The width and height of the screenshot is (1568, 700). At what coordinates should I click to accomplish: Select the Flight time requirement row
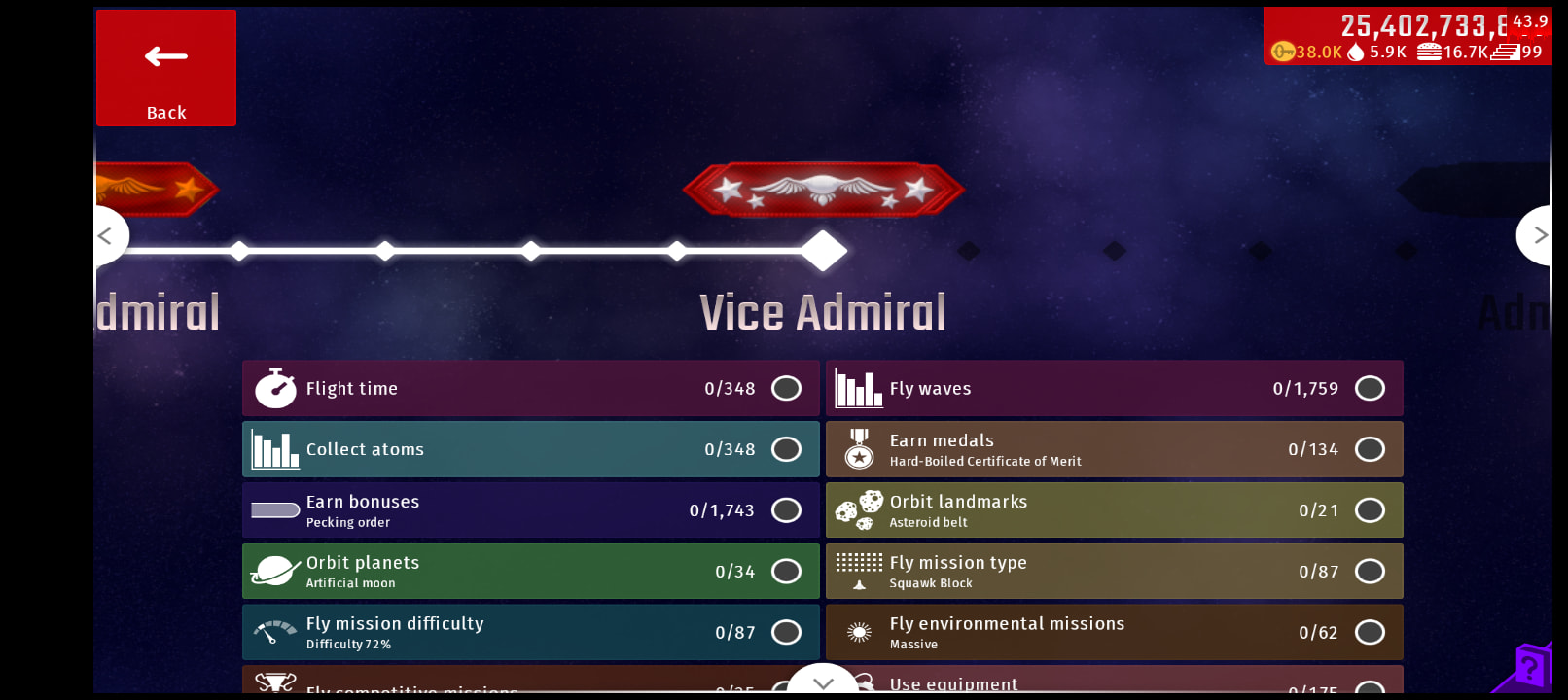[530, 389]
